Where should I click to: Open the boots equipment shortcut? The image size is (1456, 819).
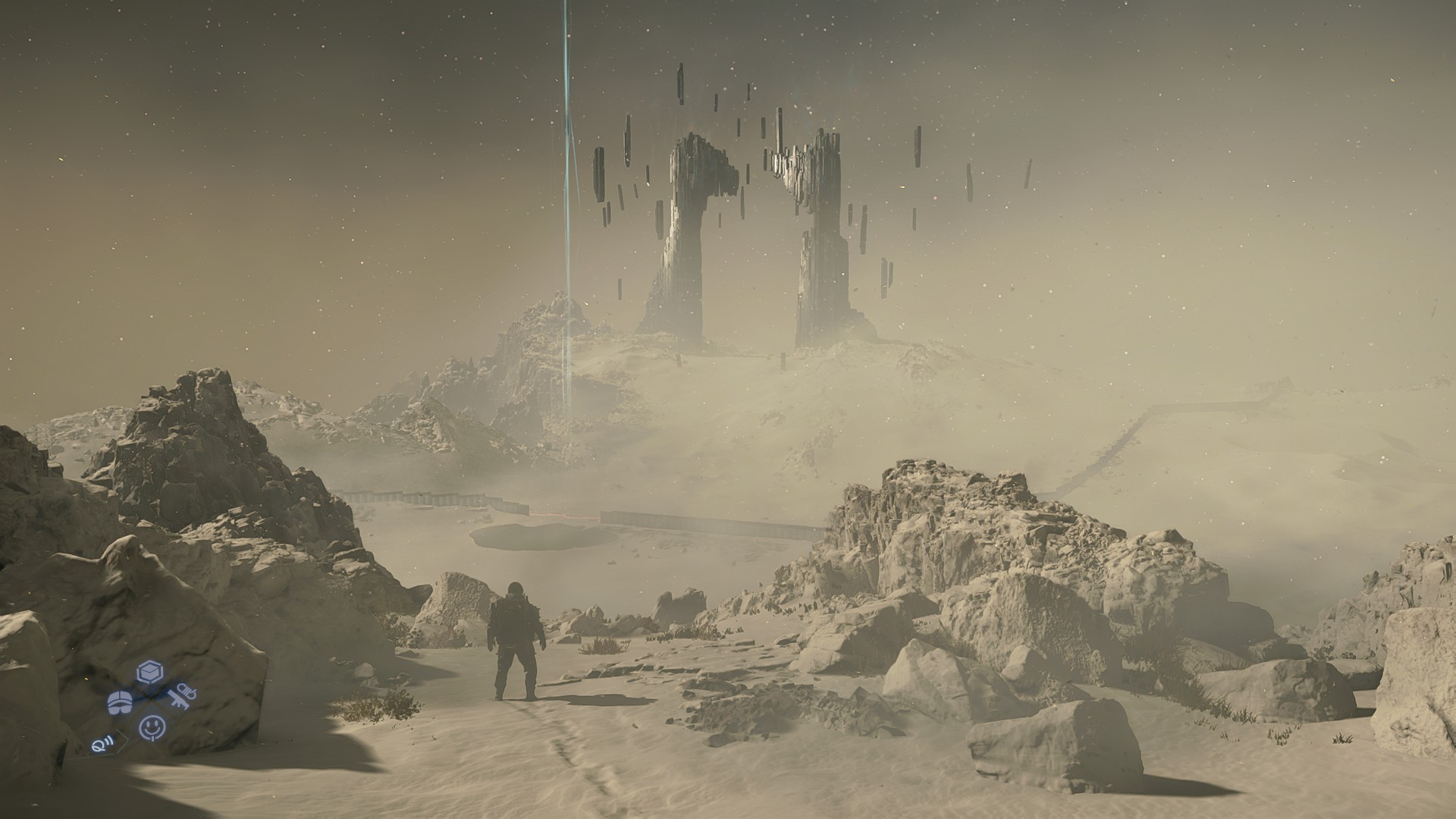[120, 701]
